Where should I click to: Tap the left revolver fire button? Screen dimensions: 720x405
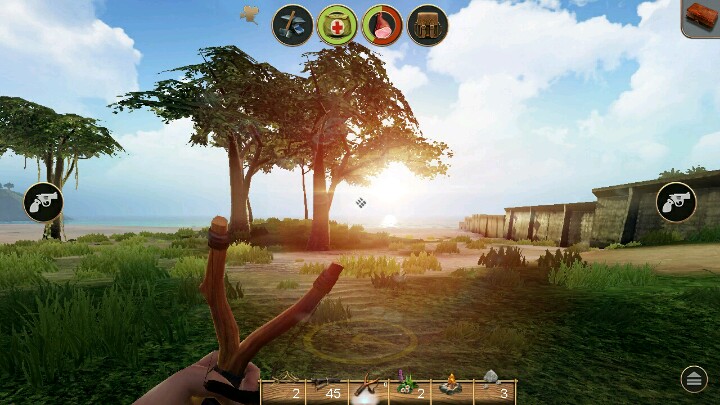[43, 202]
